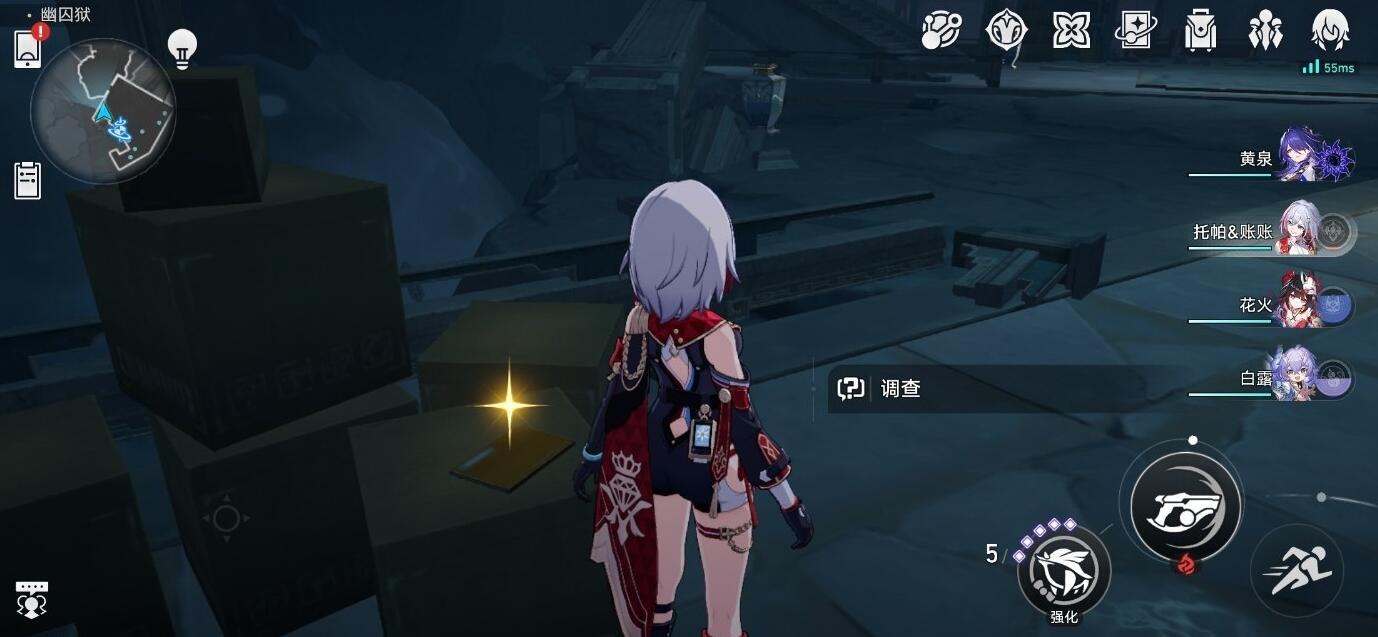Open the character portrait menu

[1330, 30]
